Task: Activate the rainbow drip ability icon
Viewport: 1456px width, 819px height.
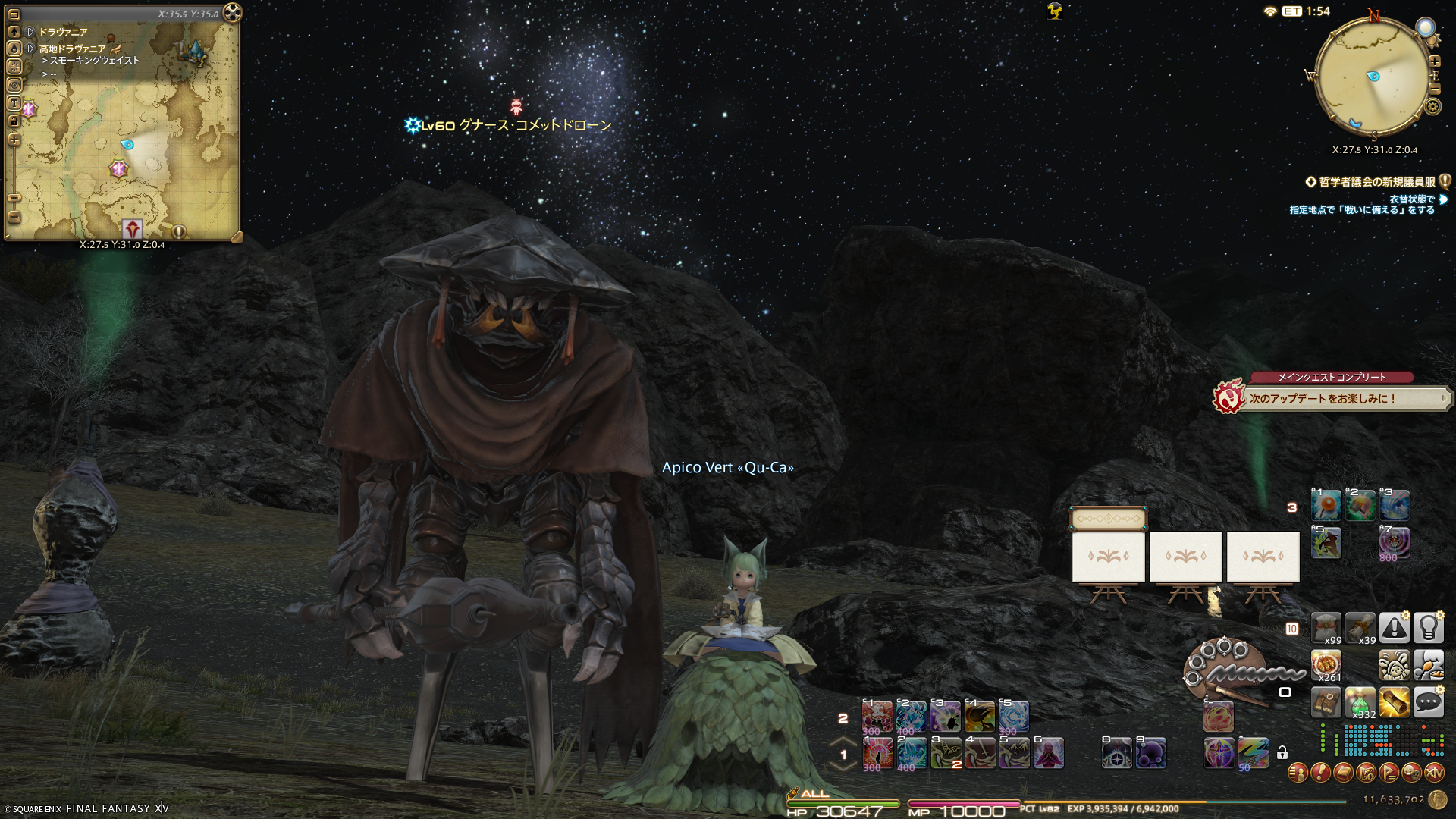Action: 1253,753
